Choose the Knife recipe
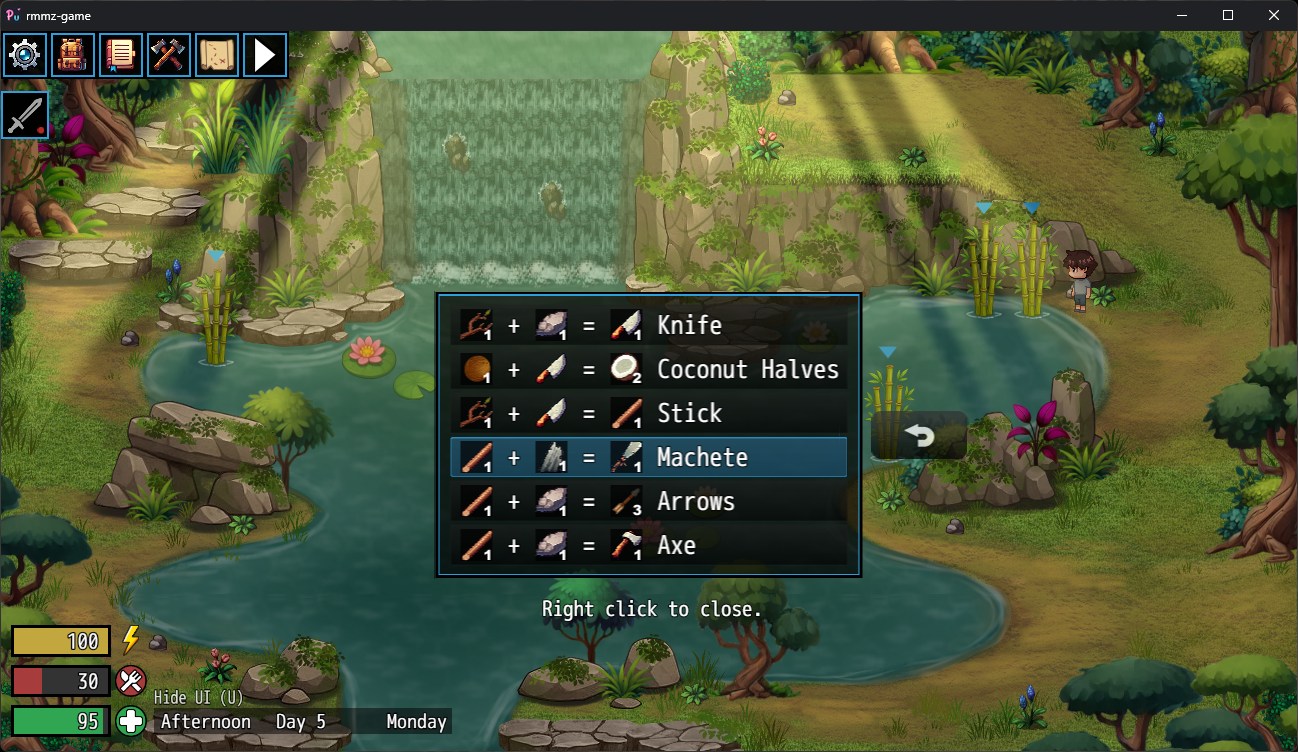Viewport: 1298px width, 752px height. click(x=648, y=325)
